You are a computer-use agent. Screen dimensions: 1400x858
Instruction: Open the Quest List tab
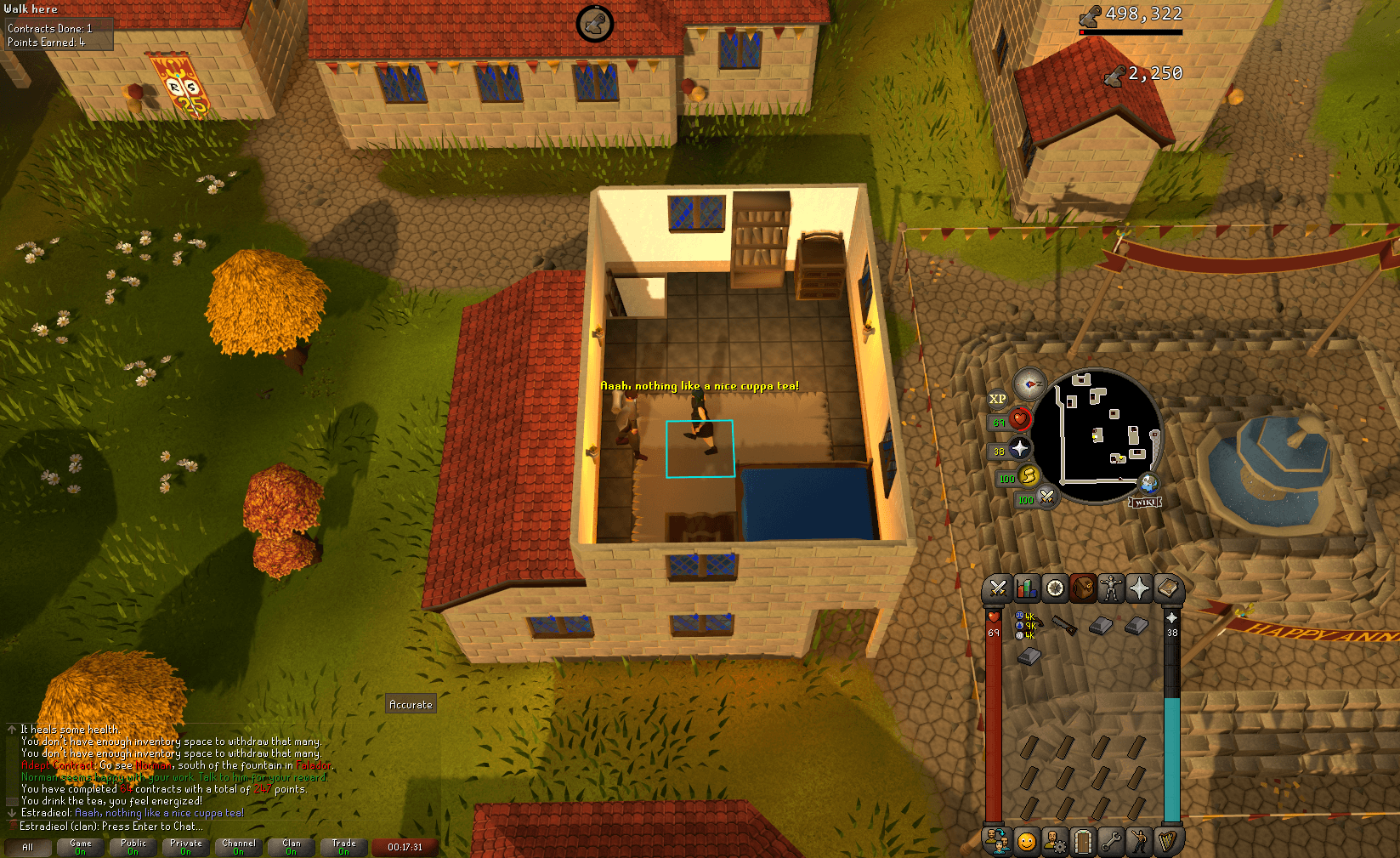pyautogui.click(x=1053, y=588)
